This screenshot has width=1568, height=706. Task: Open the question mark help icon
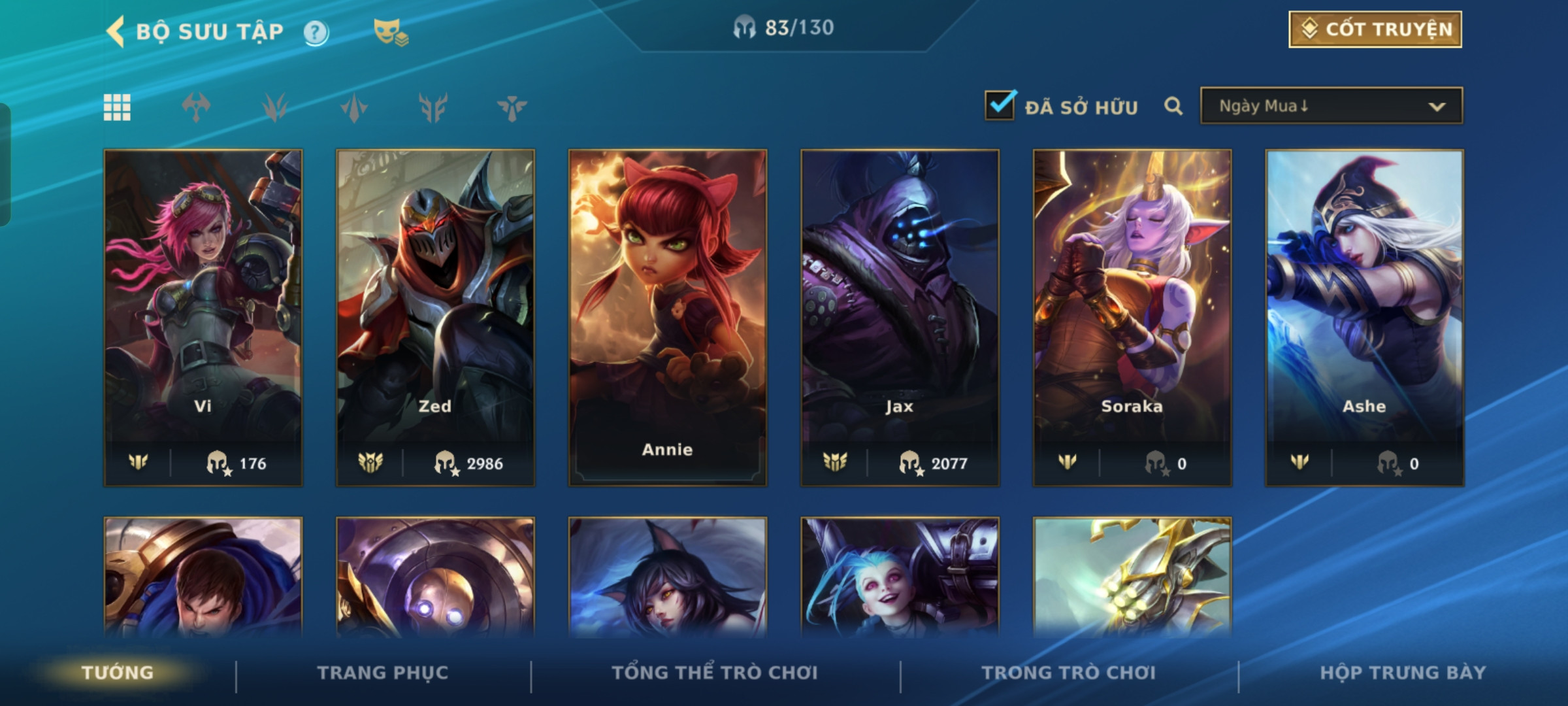point(316,32)
